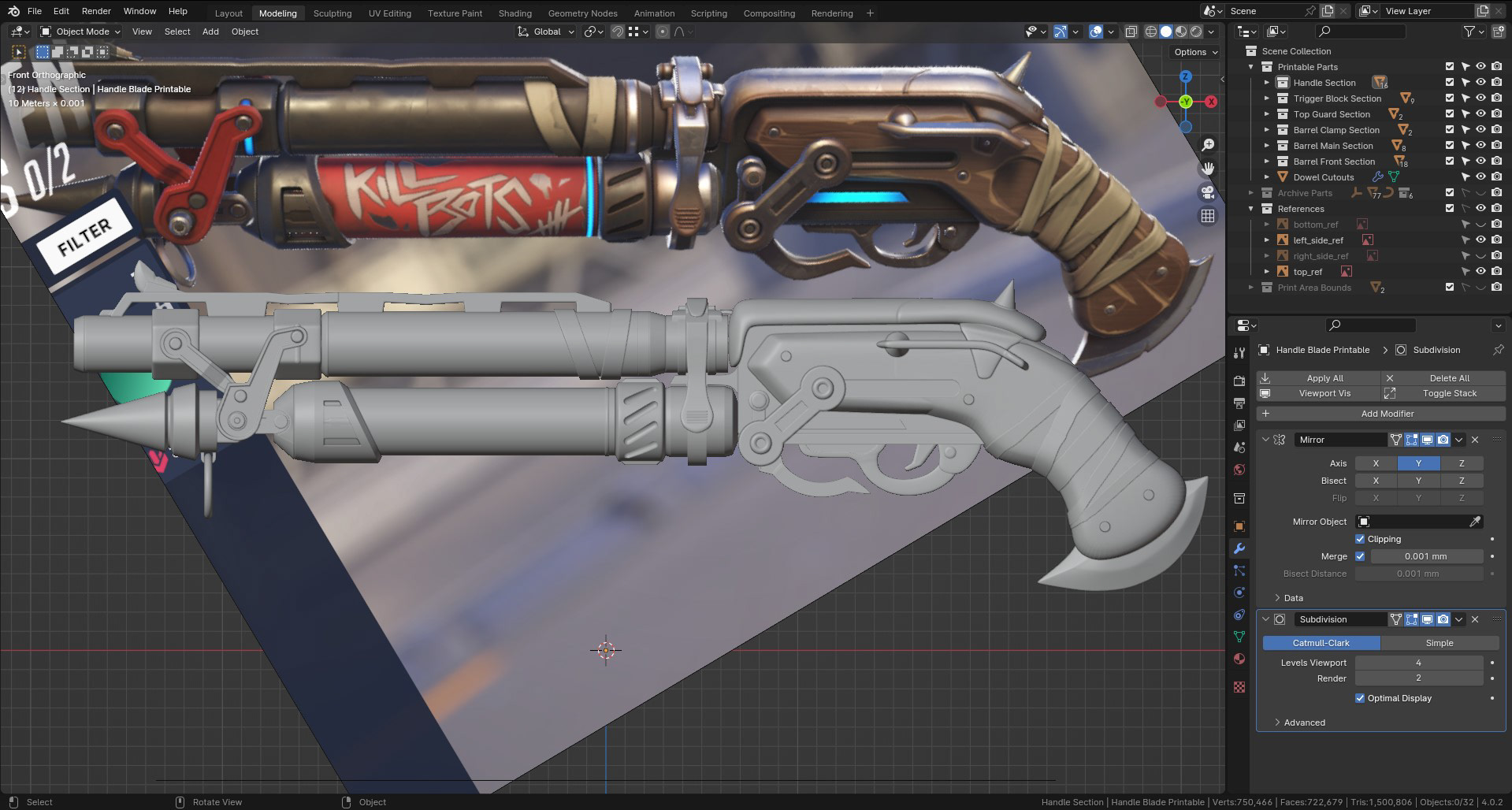Image resolution: width=1512 pixels, height=810 pixels.
Task: Open the Global transform orientation dropdown
Action: coord(545,32)
